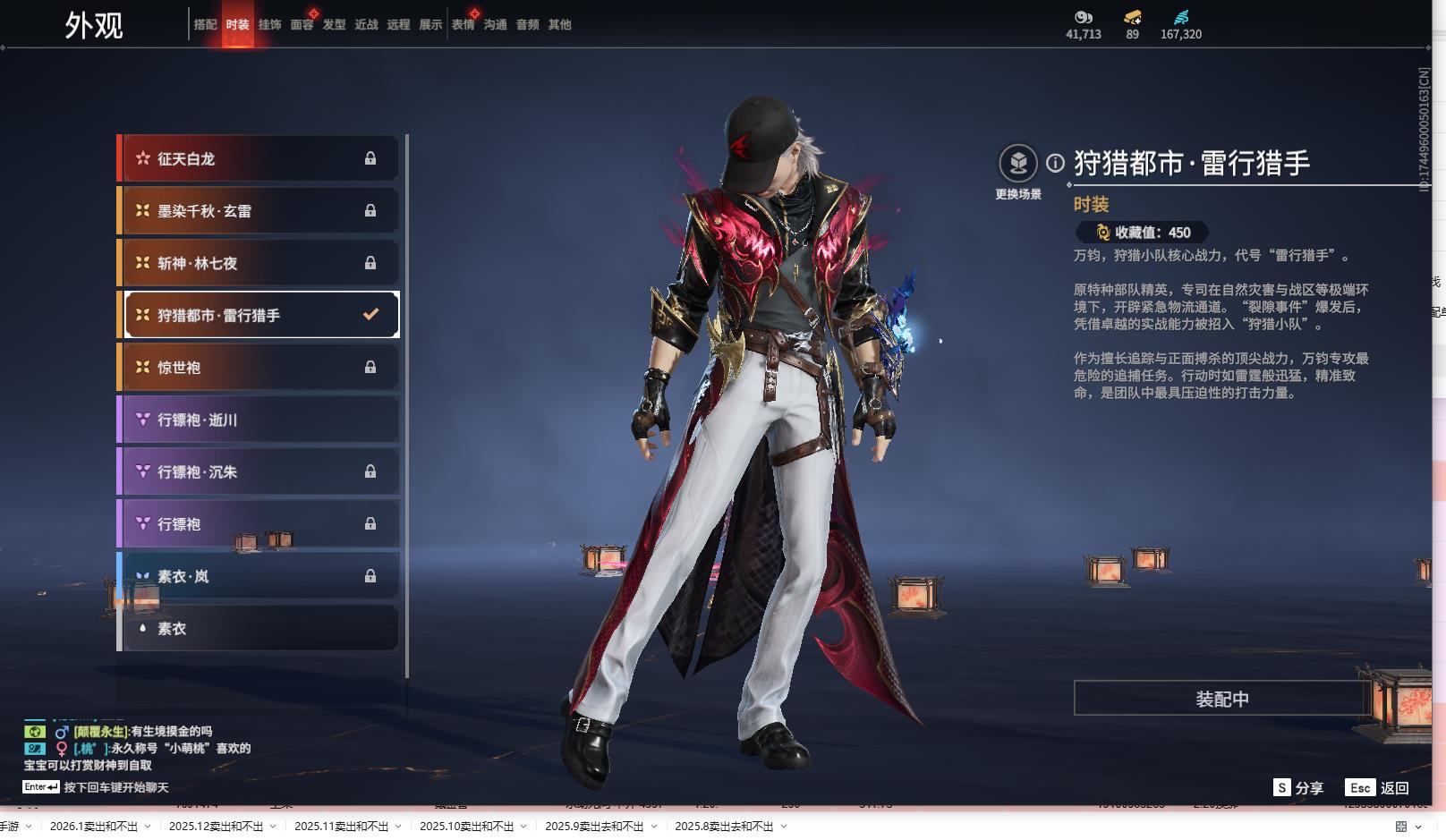1446x840 pixels.
Task: Select the 行镖袍·逝川 outfit
Action: coord(259,420)
